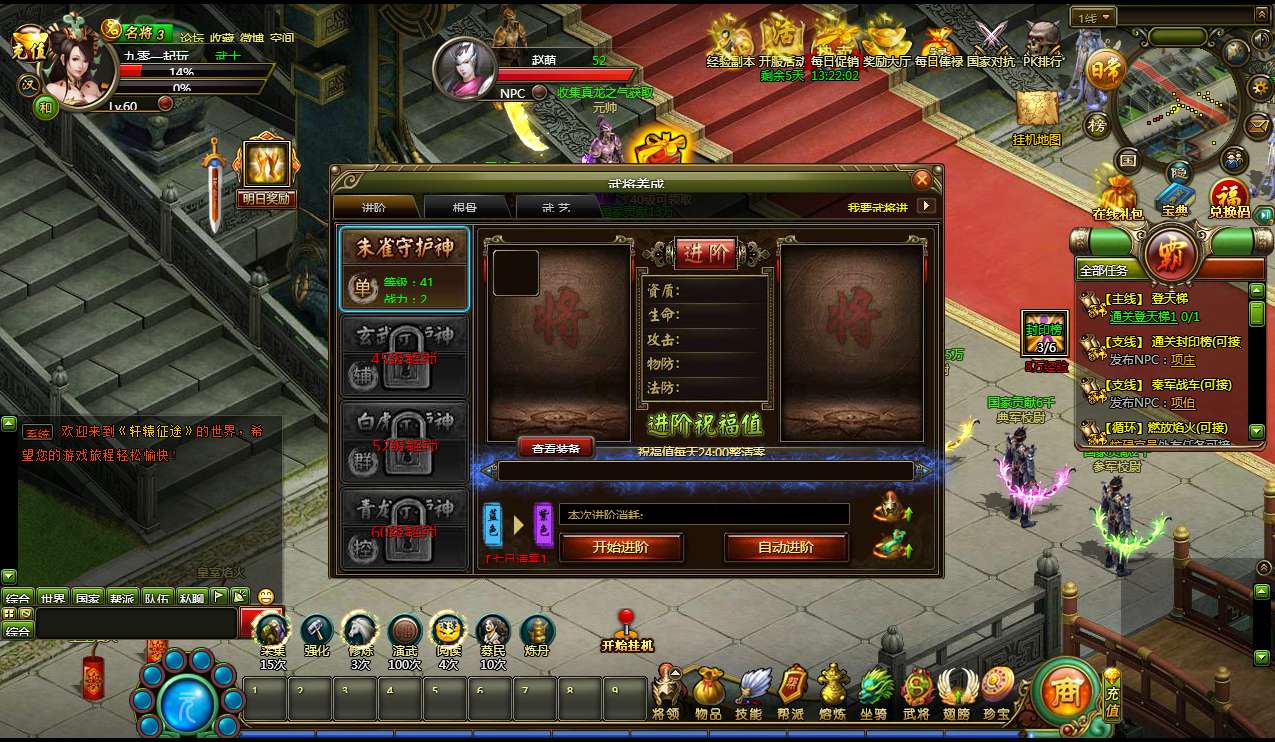Screen dimensions: 1275x742
Task: Open the 挂机地图 map scroll
Action: coord(1037,117)
